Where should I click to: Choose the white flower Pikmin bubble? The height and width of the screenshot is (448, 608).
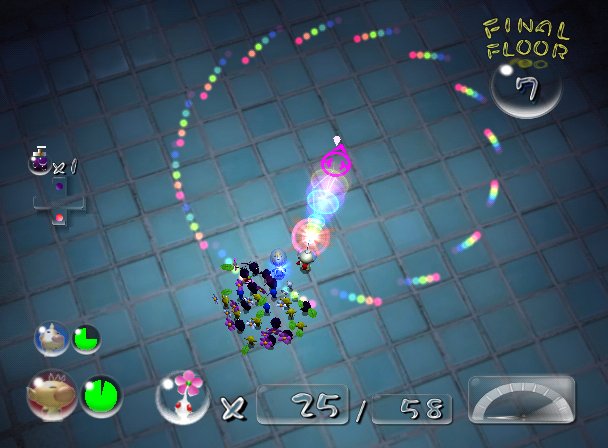[182, 395]
